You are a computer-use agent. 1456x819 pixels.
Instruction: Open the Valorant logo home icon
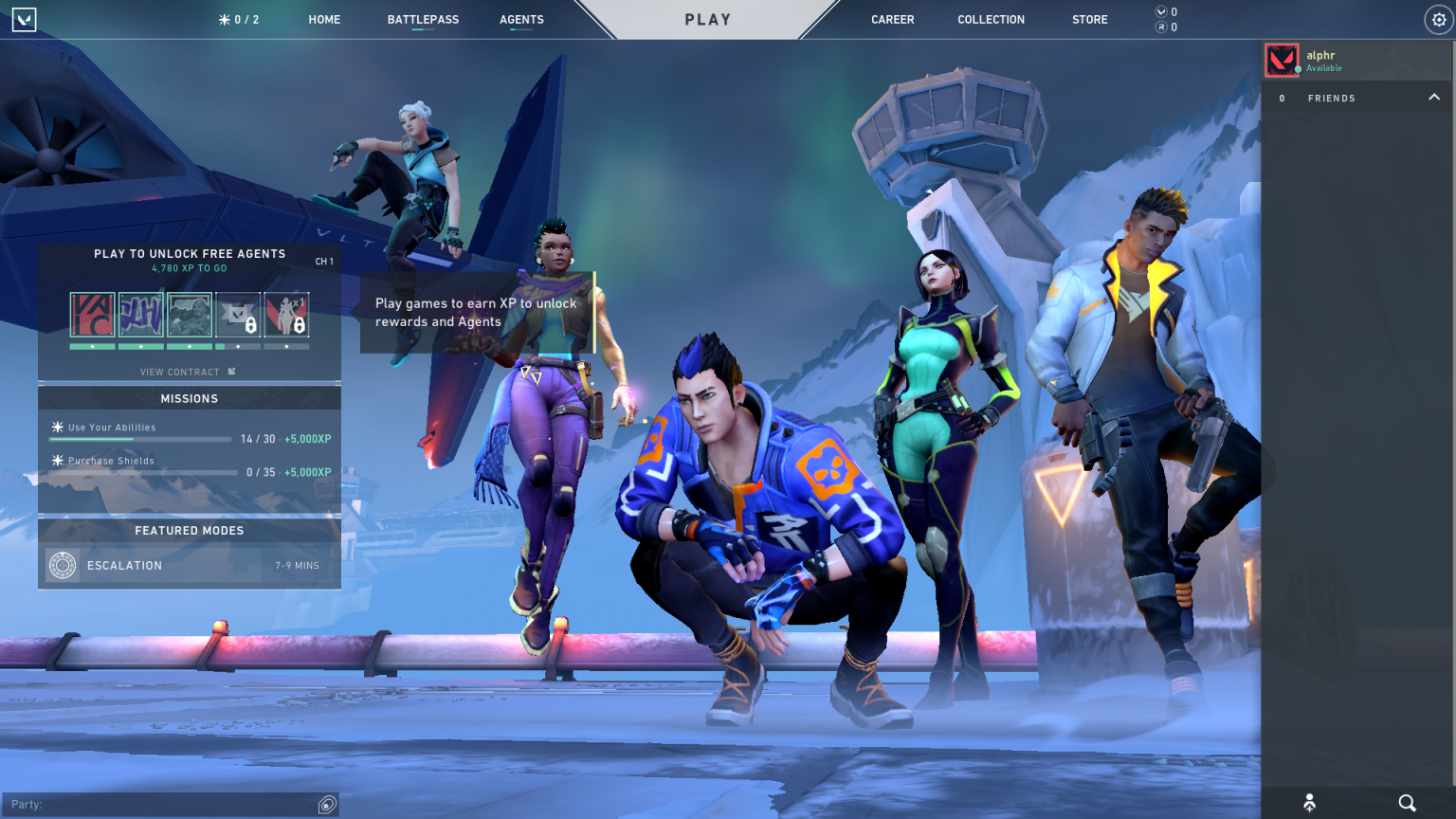pyautogui.click(x=24, y=19)
